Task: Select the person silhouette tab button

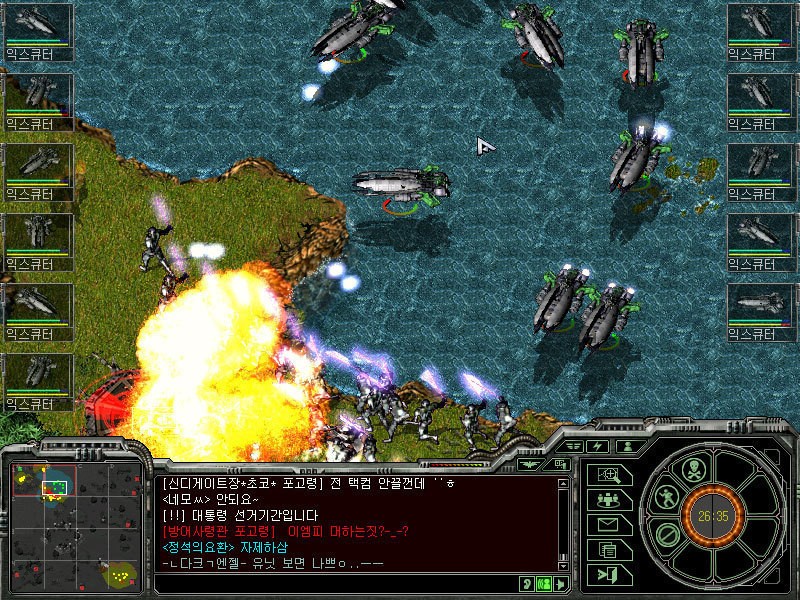Action: (628, 446)
